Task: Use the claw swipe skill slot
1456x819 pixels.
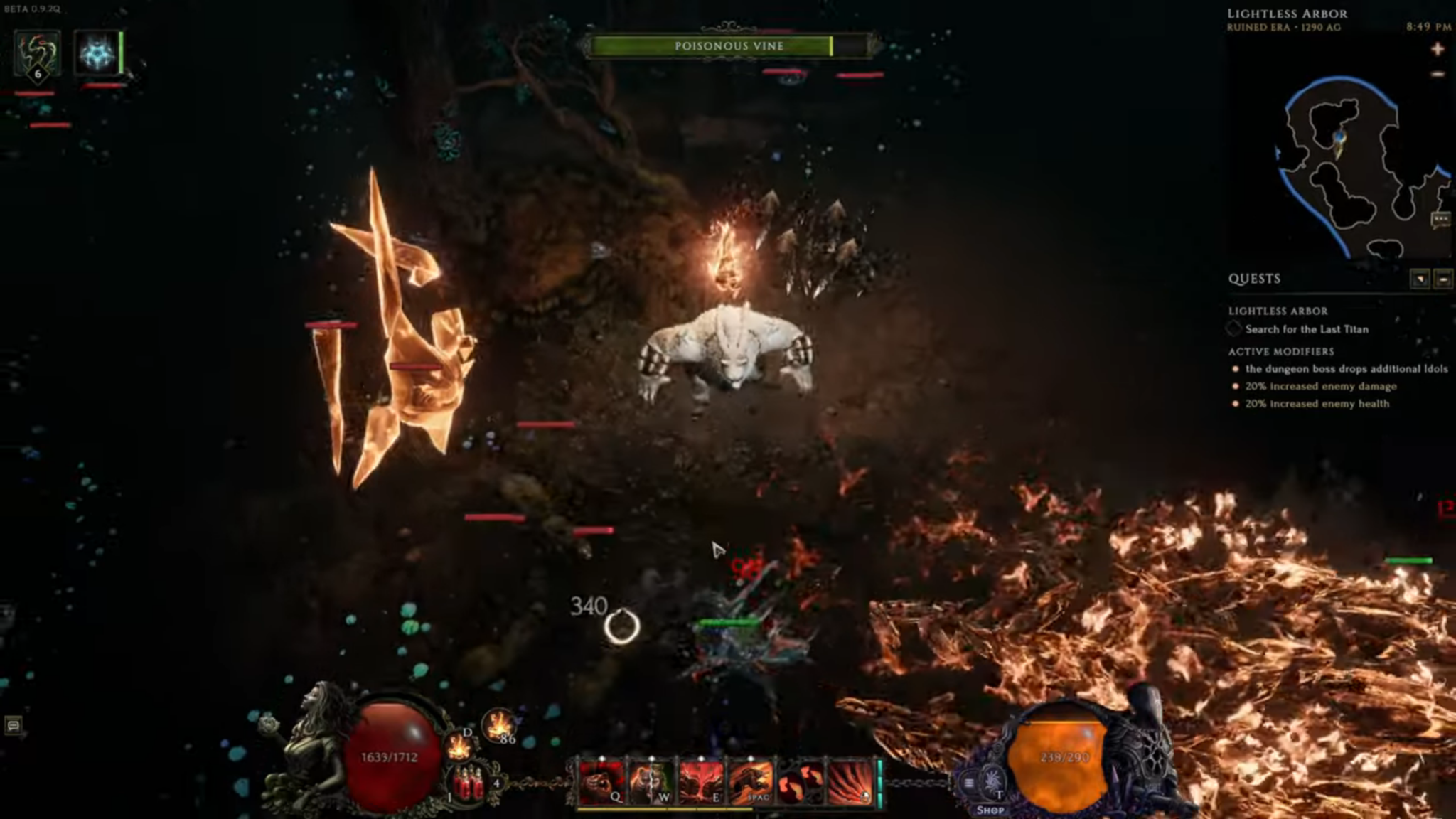Action: [x=850, y=782]
